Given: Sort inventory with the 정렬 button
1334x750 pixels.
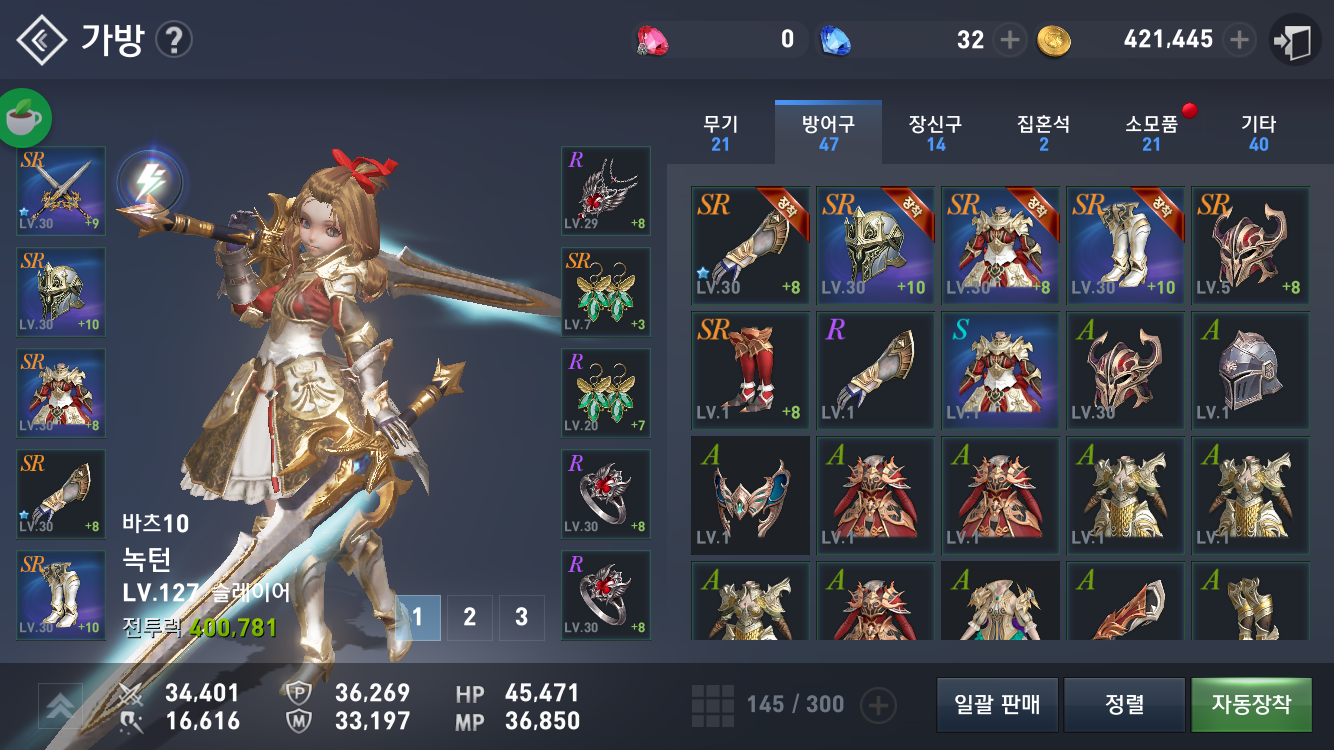Looking at the screenshot, I should tap(1125, 704).
